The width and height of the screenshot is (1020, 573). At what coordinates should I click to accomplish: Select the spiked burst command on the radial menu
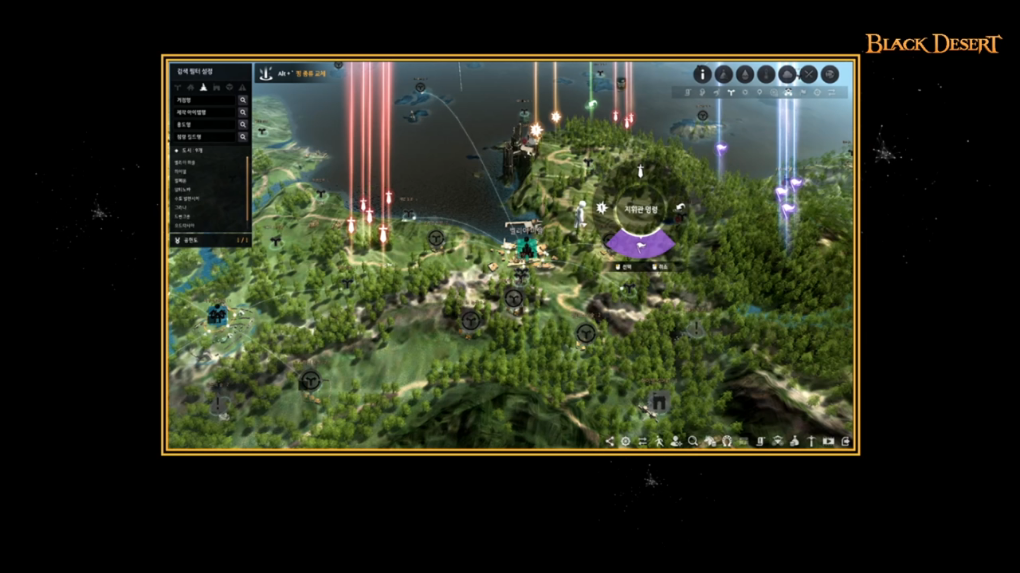(x=601, y=208)
